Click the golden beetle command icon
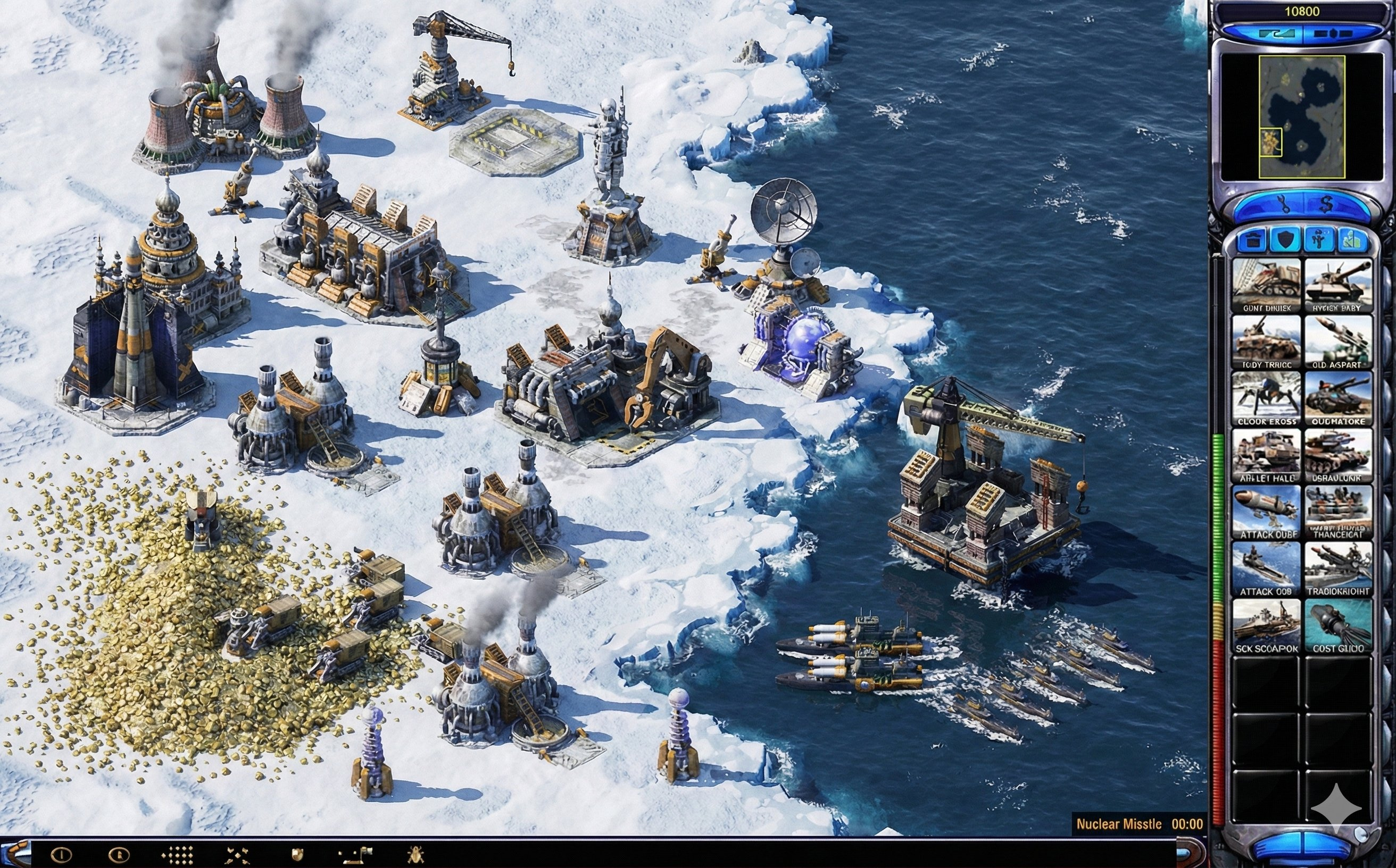The height and width of the screenshot is (868, 1396). tap(414, 855)
